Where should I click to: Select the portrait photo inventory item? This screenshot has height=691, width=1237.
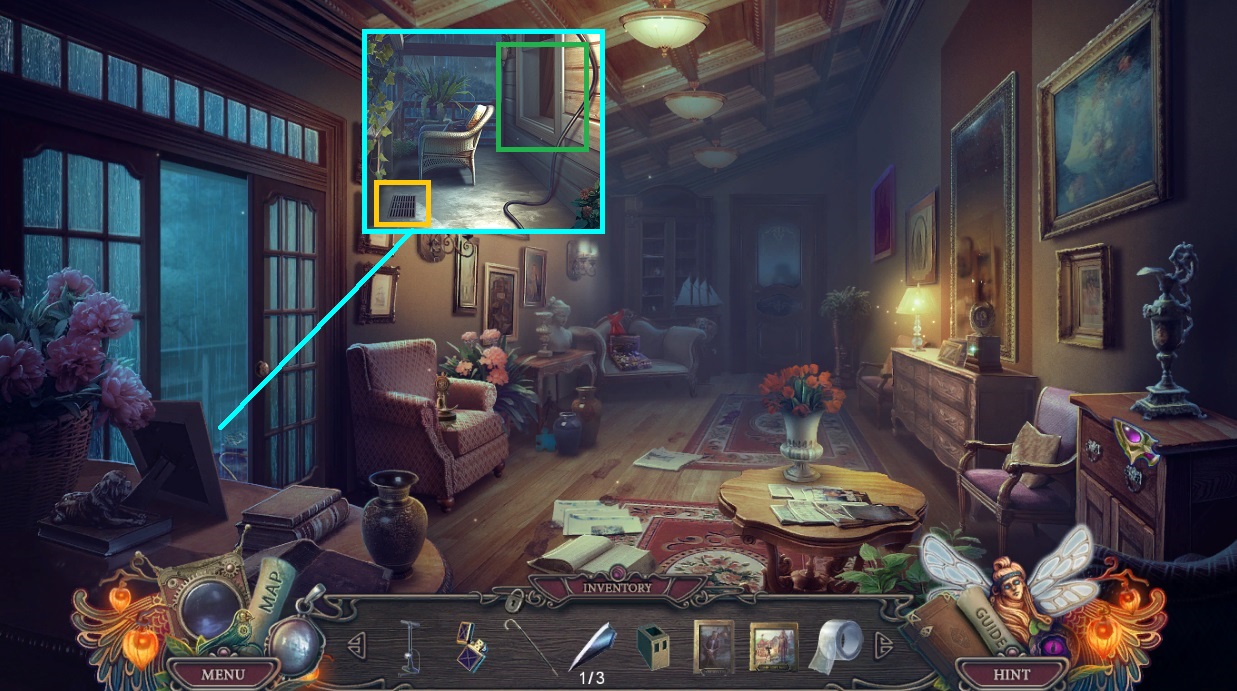714,646
